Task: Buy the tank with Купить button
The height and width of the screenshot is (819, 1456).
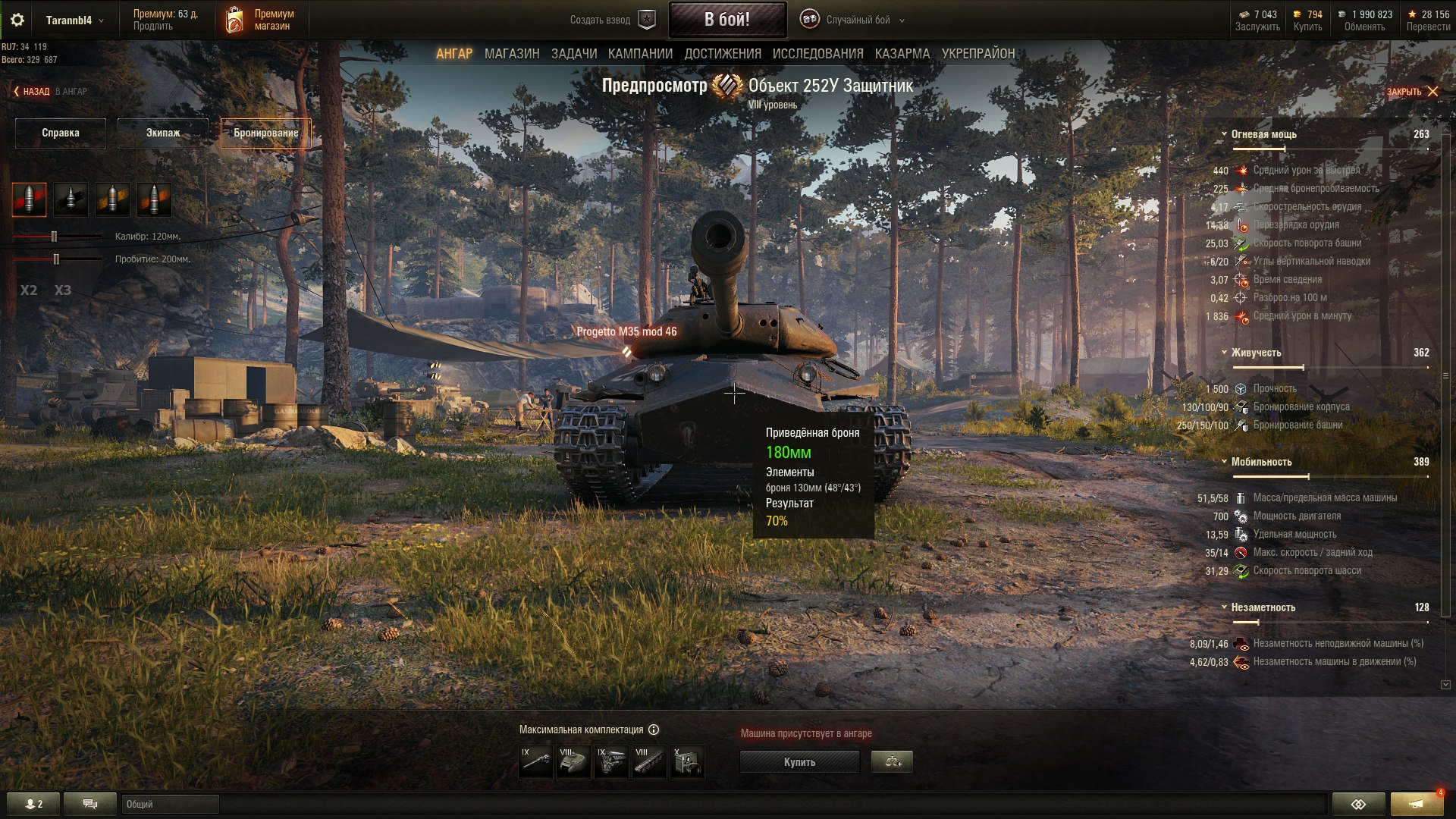Action: click(x=799, y=762)
